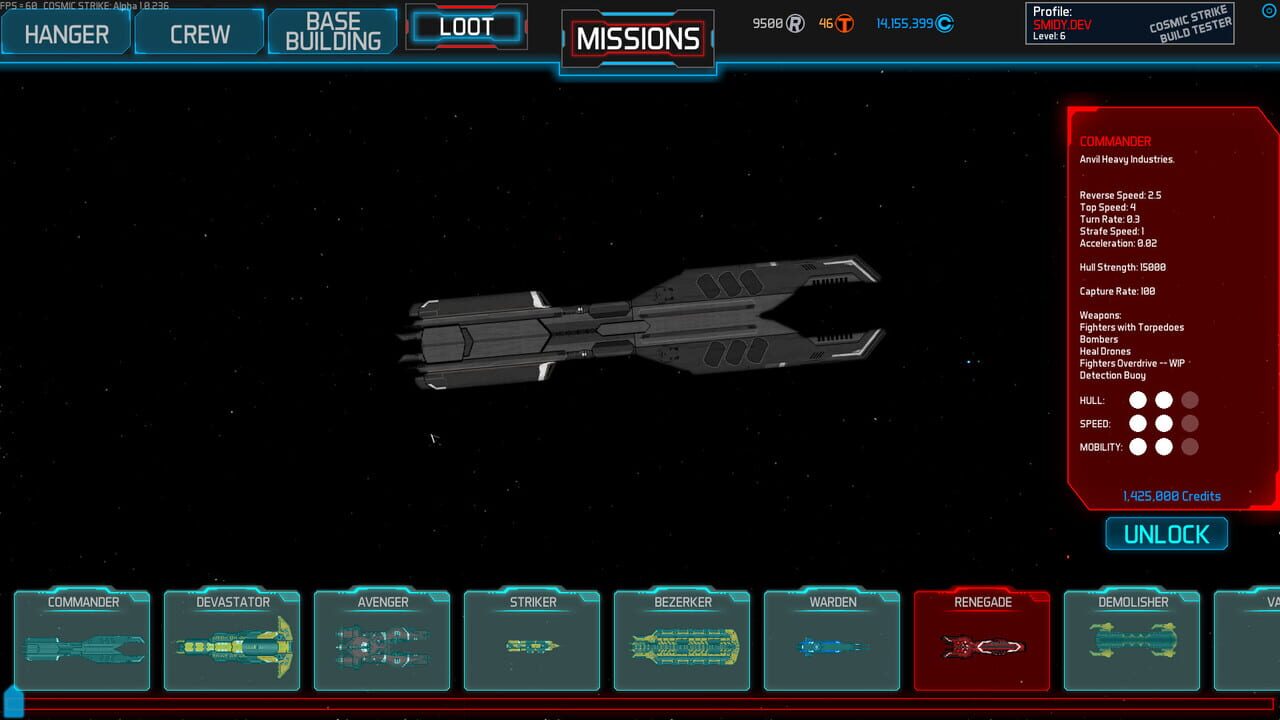The width and height of the screenshot is (1280, 720).
Task: Toggle the third MOBILITY rating dot
Action: click(1189, 447)
